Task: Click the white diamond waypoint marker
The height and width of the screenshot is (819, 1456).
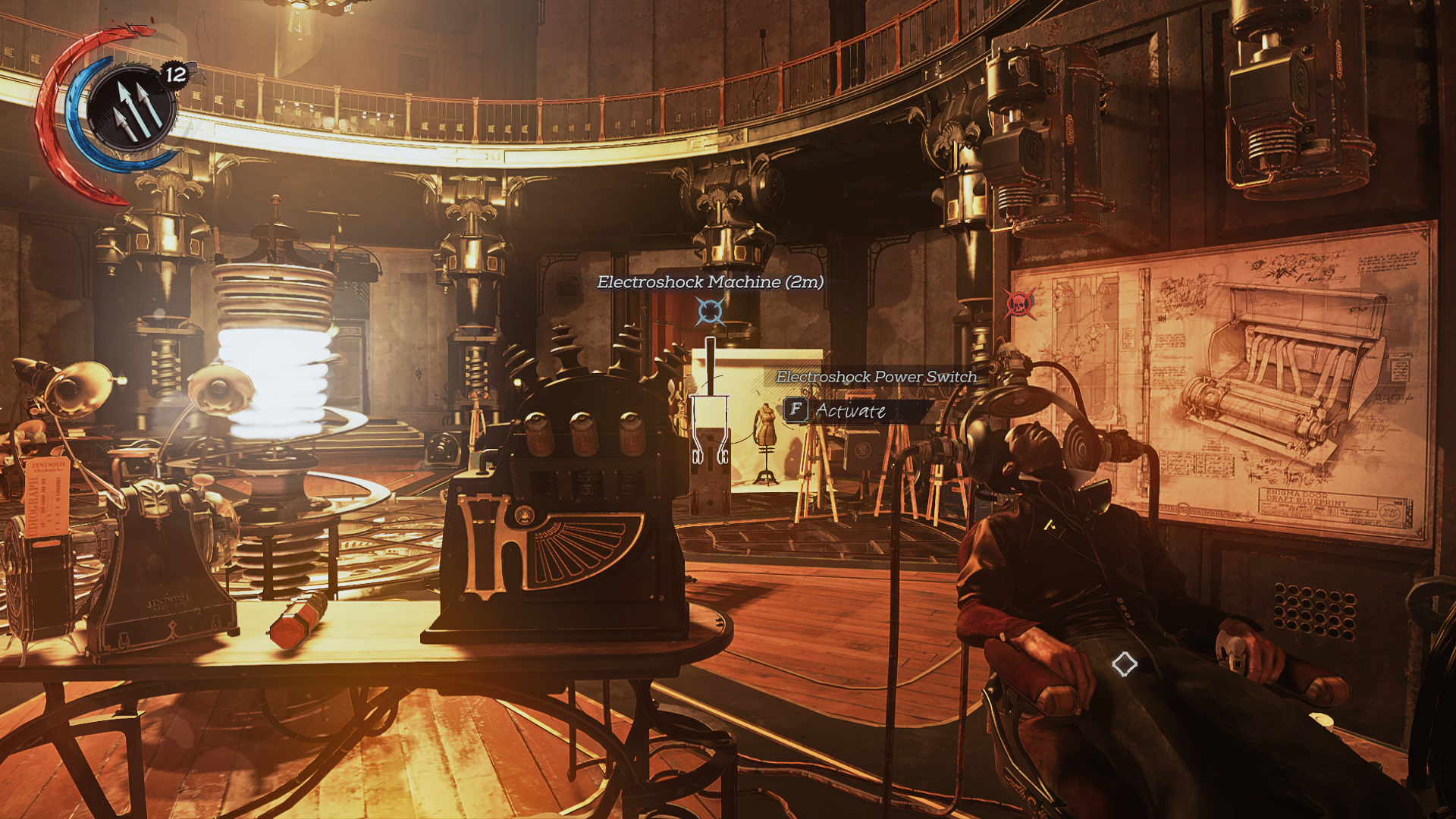Action: (x=1125, y=664)
